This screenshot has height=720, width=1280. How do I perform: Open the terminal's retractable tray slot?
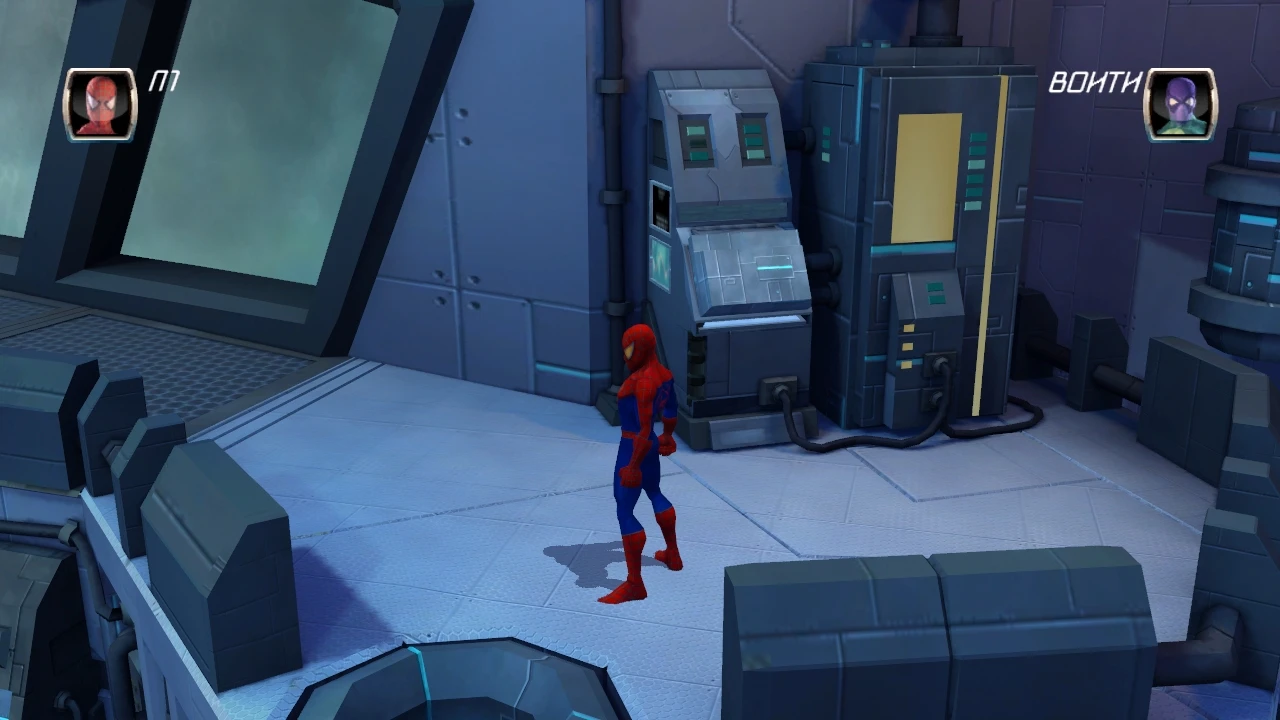755,320
